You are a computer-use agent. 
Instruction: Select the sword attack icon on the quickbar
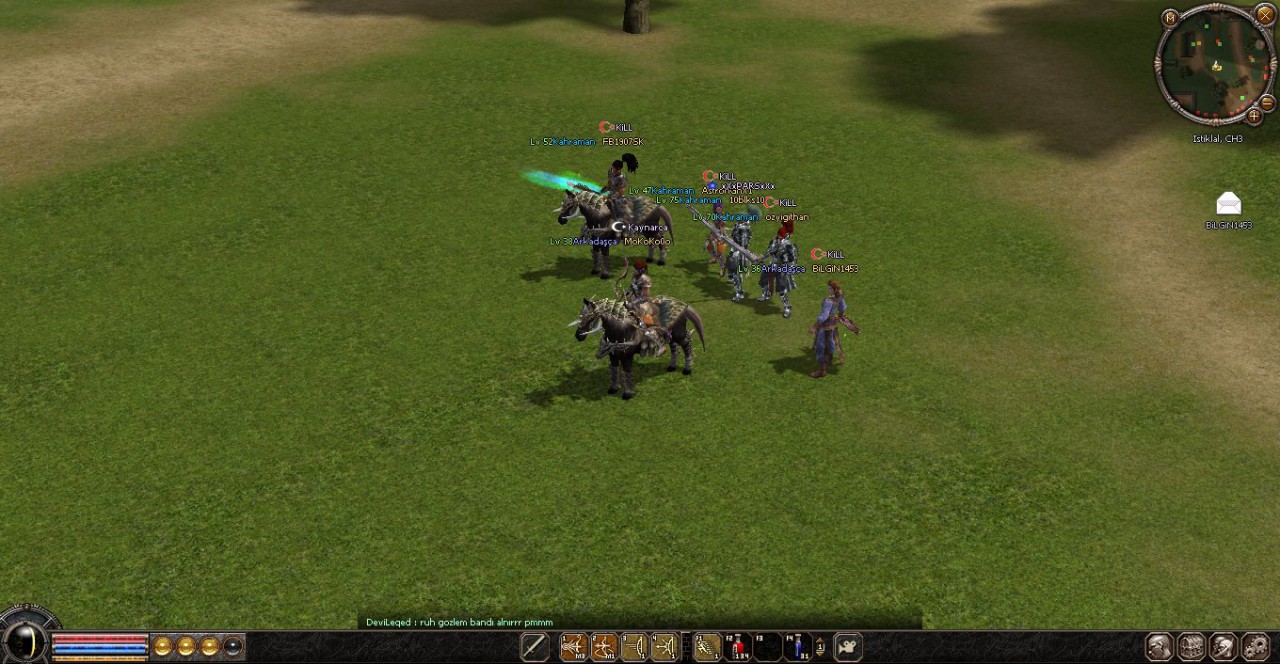pyautogui.click(x=534, y=647)
